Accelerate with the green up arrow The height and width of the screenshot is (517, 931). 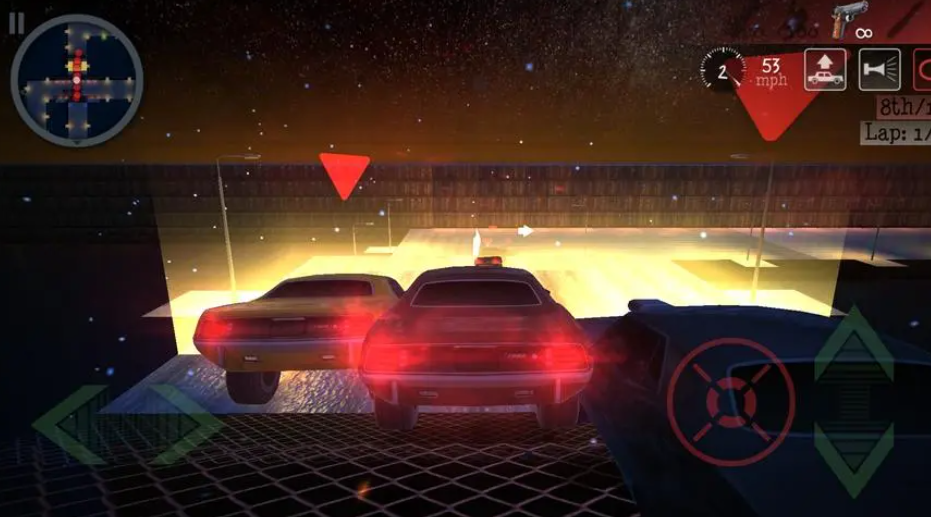(x=853, y=345)
